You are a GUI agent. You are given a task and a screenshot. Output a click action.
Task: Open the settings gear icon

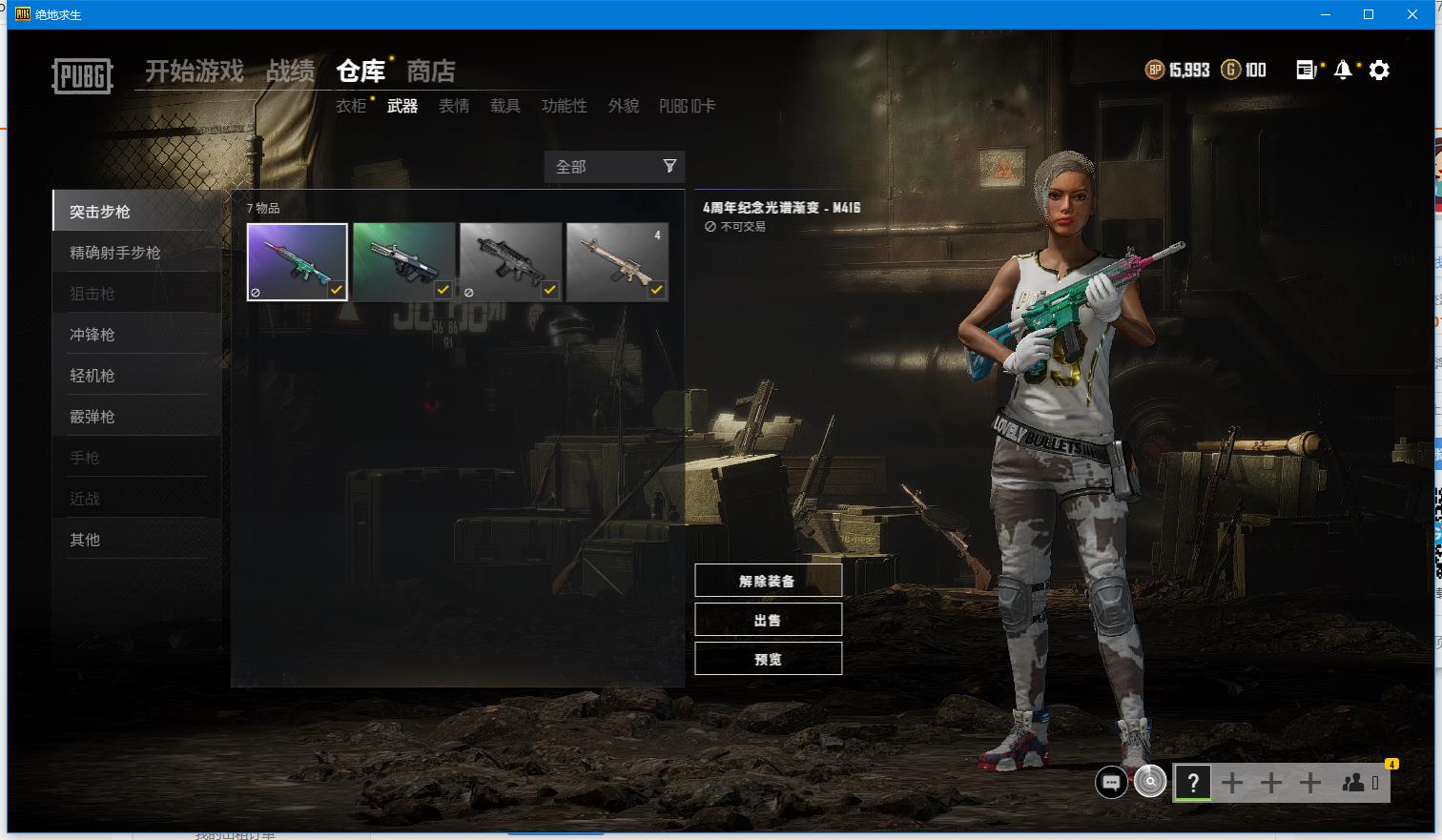(x=1379, y=71)
